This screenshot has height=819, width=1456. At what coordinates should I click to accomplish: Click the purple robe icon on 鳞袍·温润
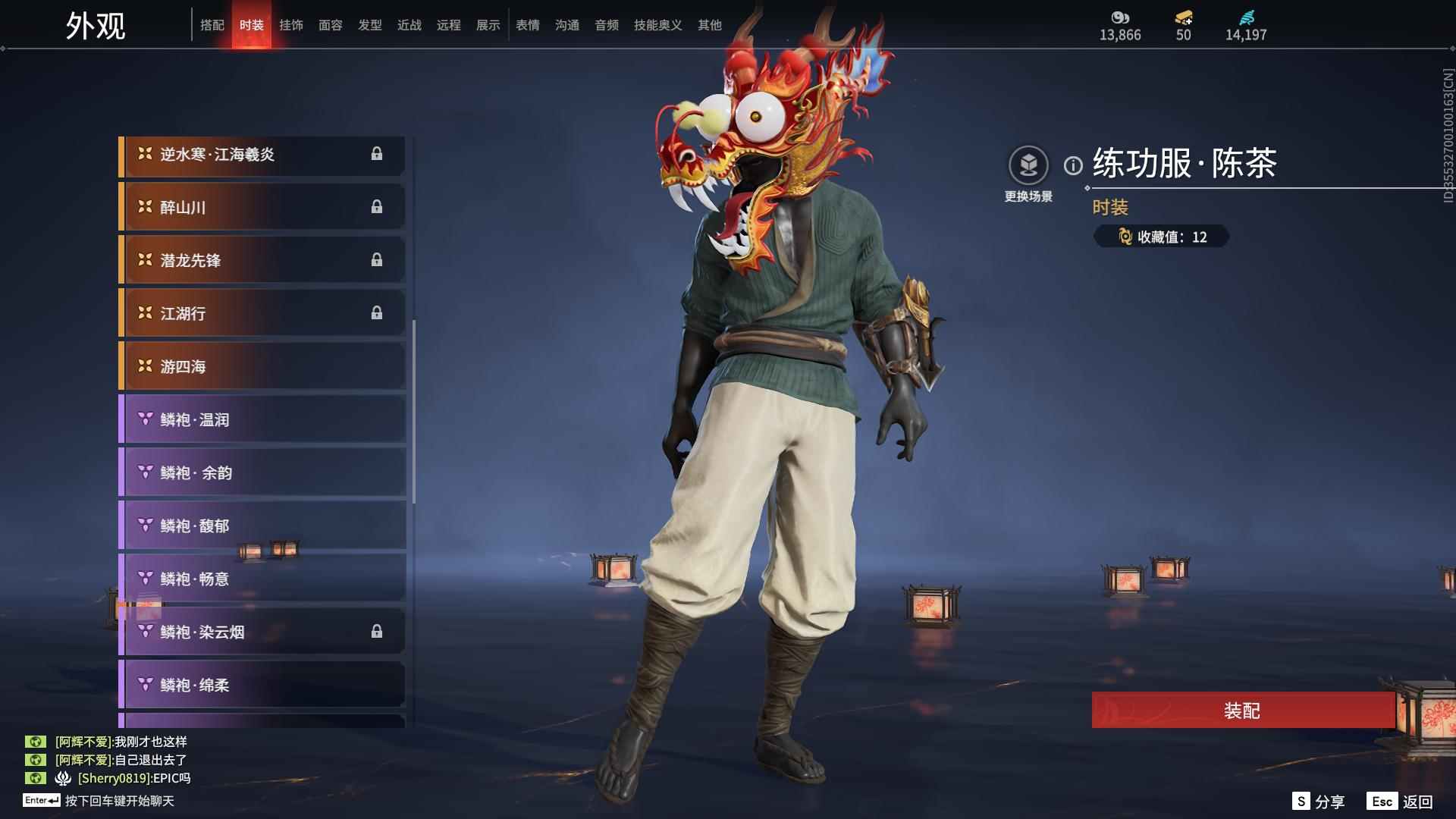tap(144, 419)
